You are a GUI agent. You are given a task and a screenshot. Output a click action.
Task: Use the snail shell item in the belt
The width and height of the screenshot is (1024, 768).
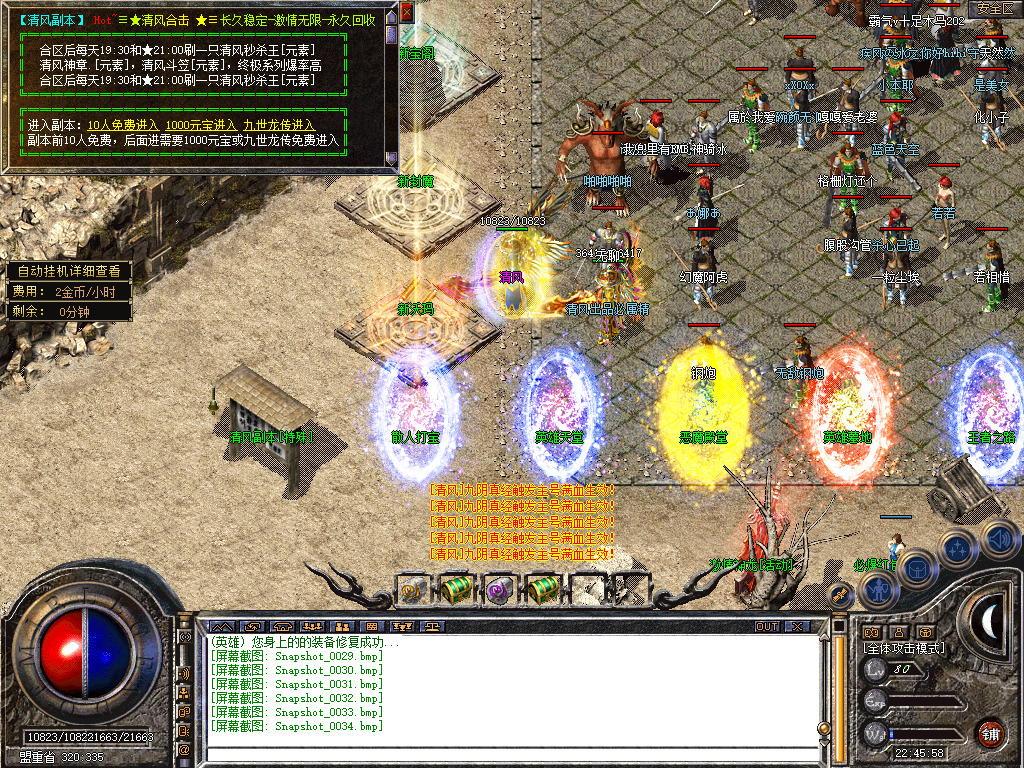point(412,590)
